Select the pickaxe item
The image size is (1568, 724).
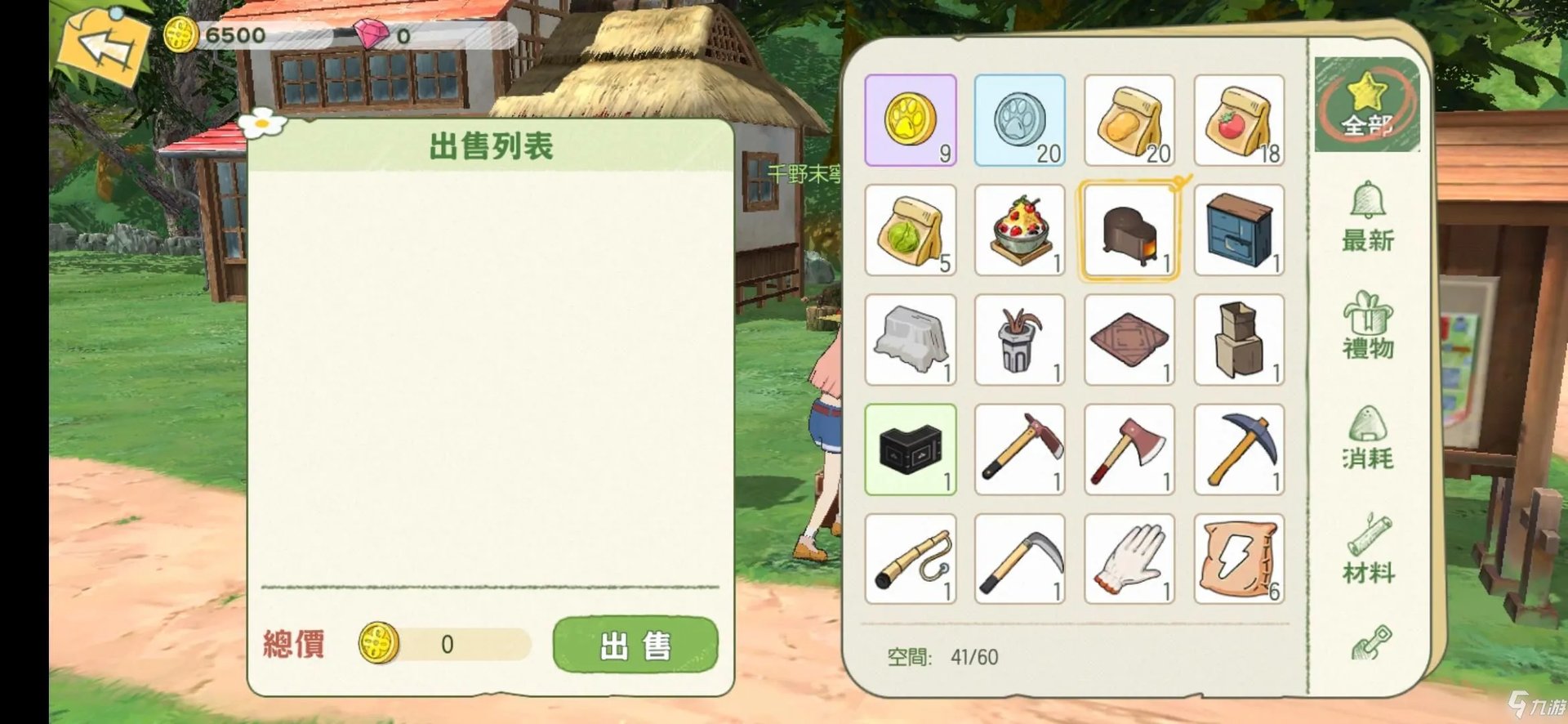(x=1239, y=449)
